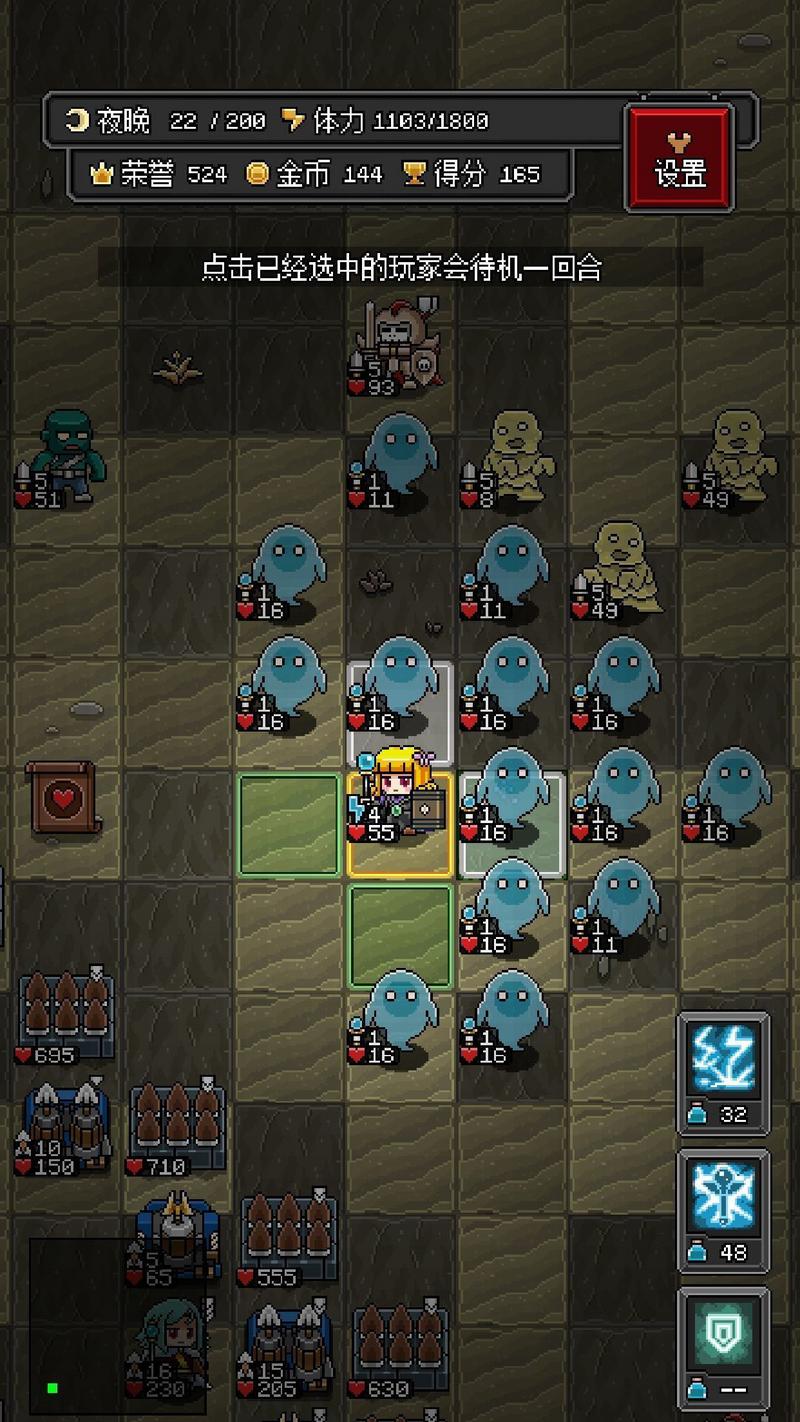
Task: Move hero to the green tile below
Action: point(400,935)
